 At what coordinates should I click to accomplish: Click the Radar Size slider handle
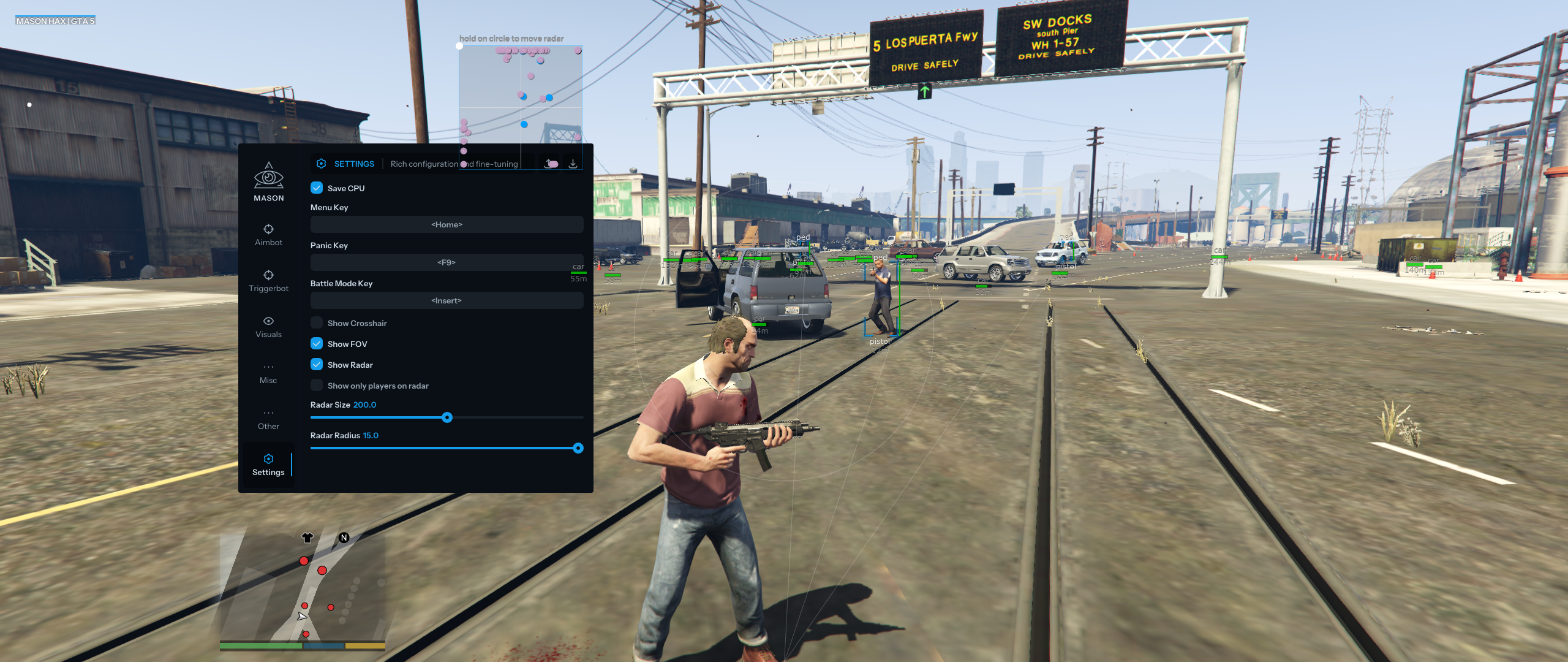pyautogui.click(x=447, y=417)
